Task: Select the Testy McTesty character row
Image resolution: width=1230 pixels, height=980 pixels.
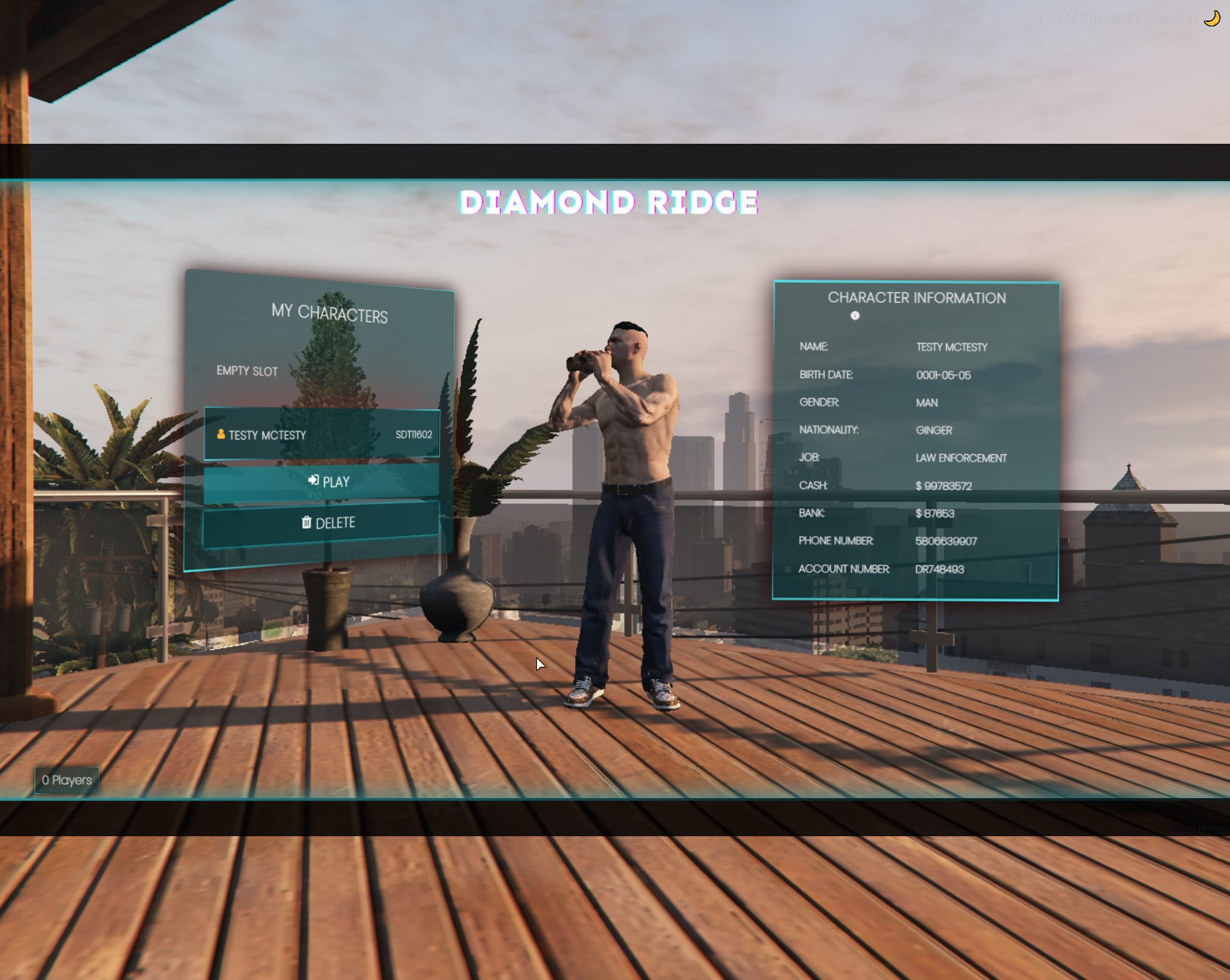Action: point(321,434)
